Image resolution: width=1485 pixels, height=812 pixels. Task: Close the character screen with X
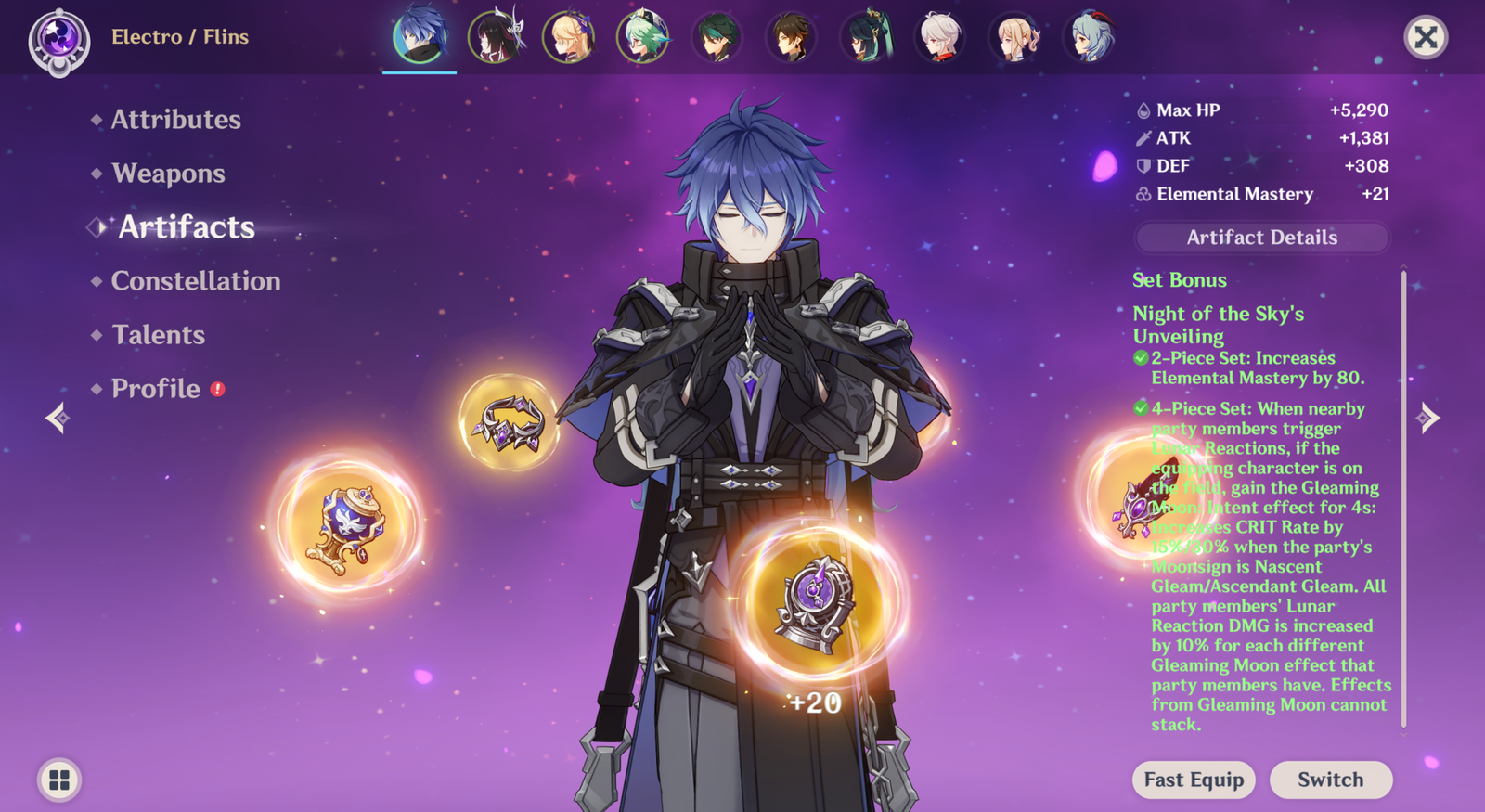(x=1426, y=37)
